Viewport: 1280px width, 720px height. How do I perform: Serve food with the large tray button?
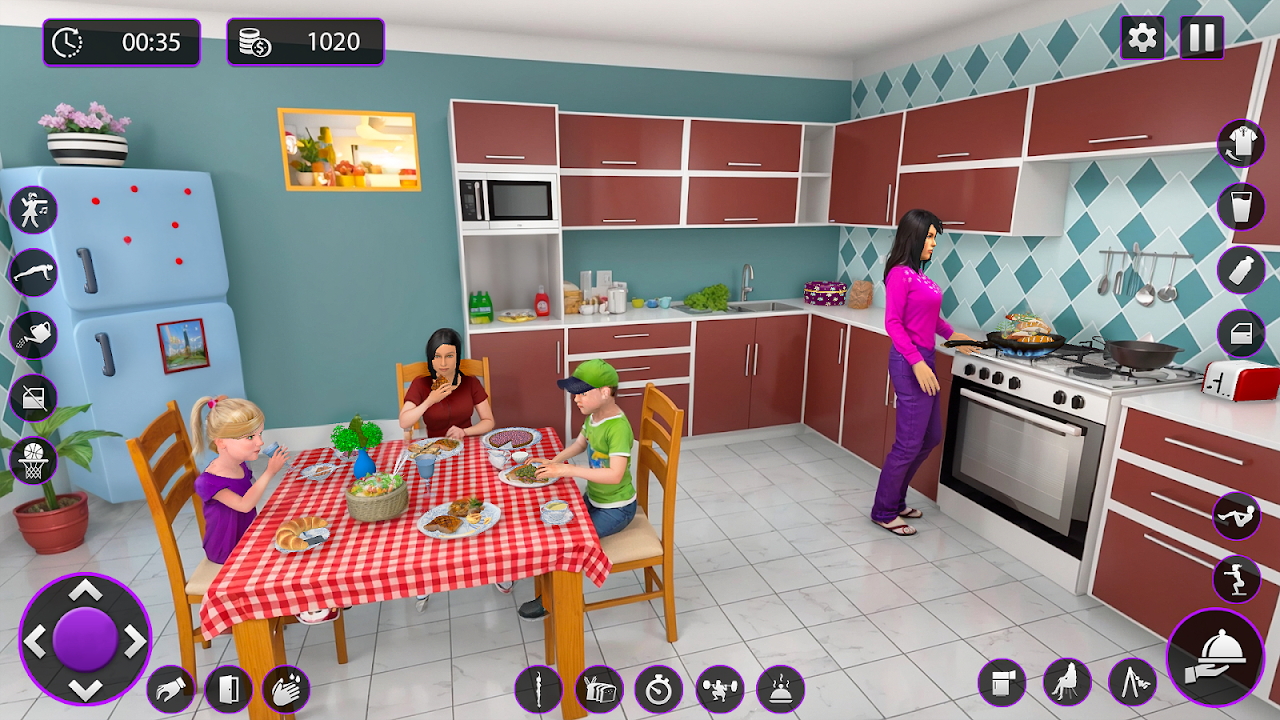pos(1216,657)
